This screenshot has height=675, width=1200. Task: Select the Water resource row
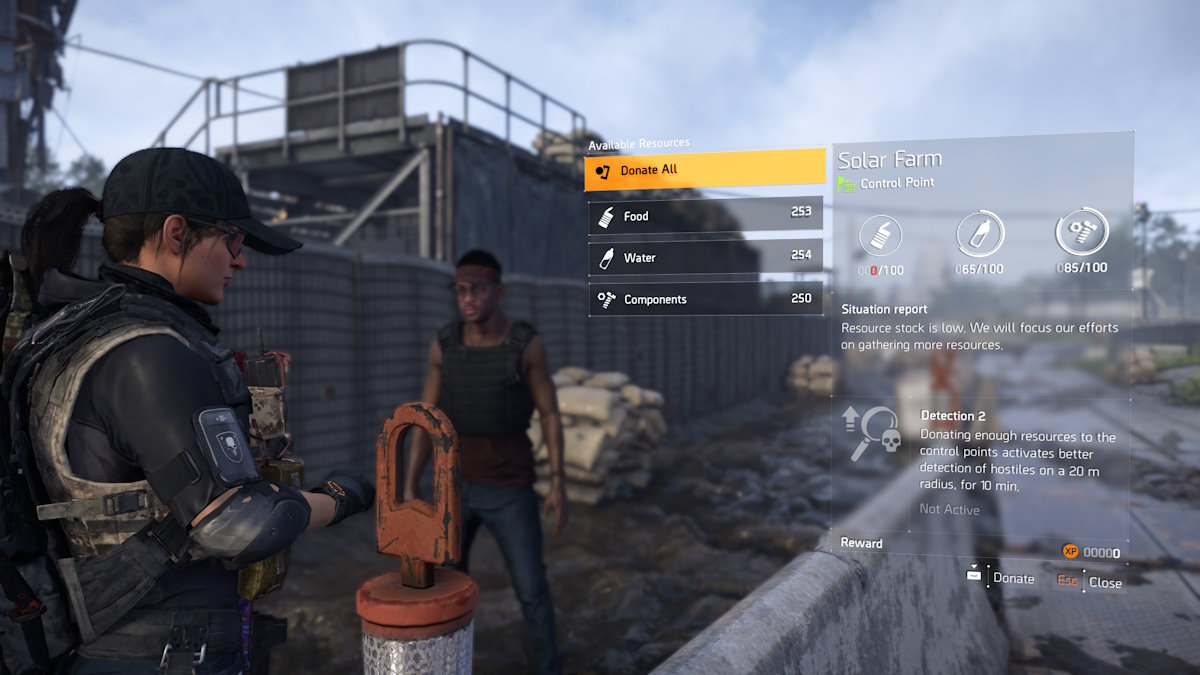coord(705,257)
